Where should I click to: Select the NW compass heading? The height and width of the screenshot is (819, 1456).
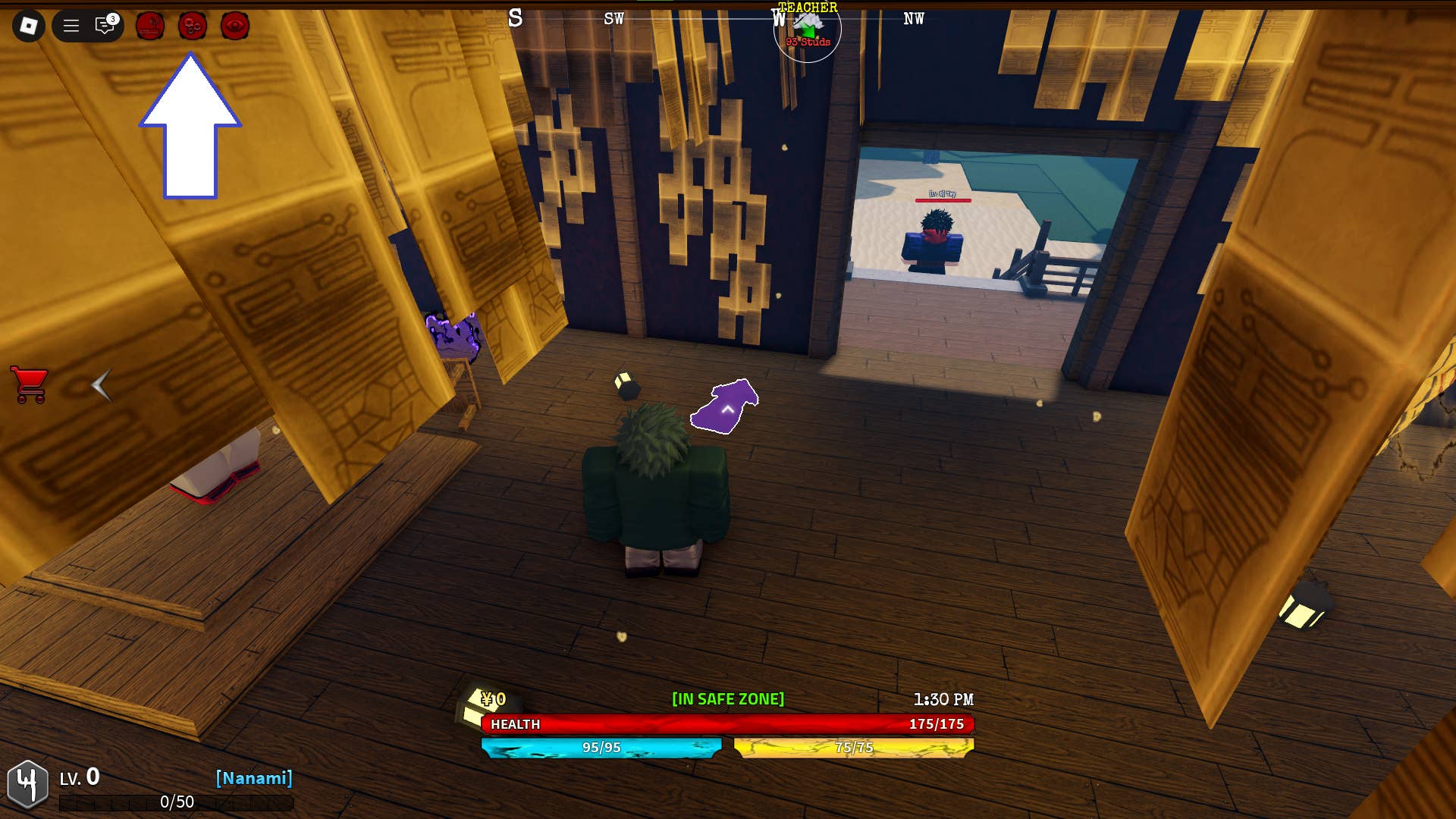point(913,19)
